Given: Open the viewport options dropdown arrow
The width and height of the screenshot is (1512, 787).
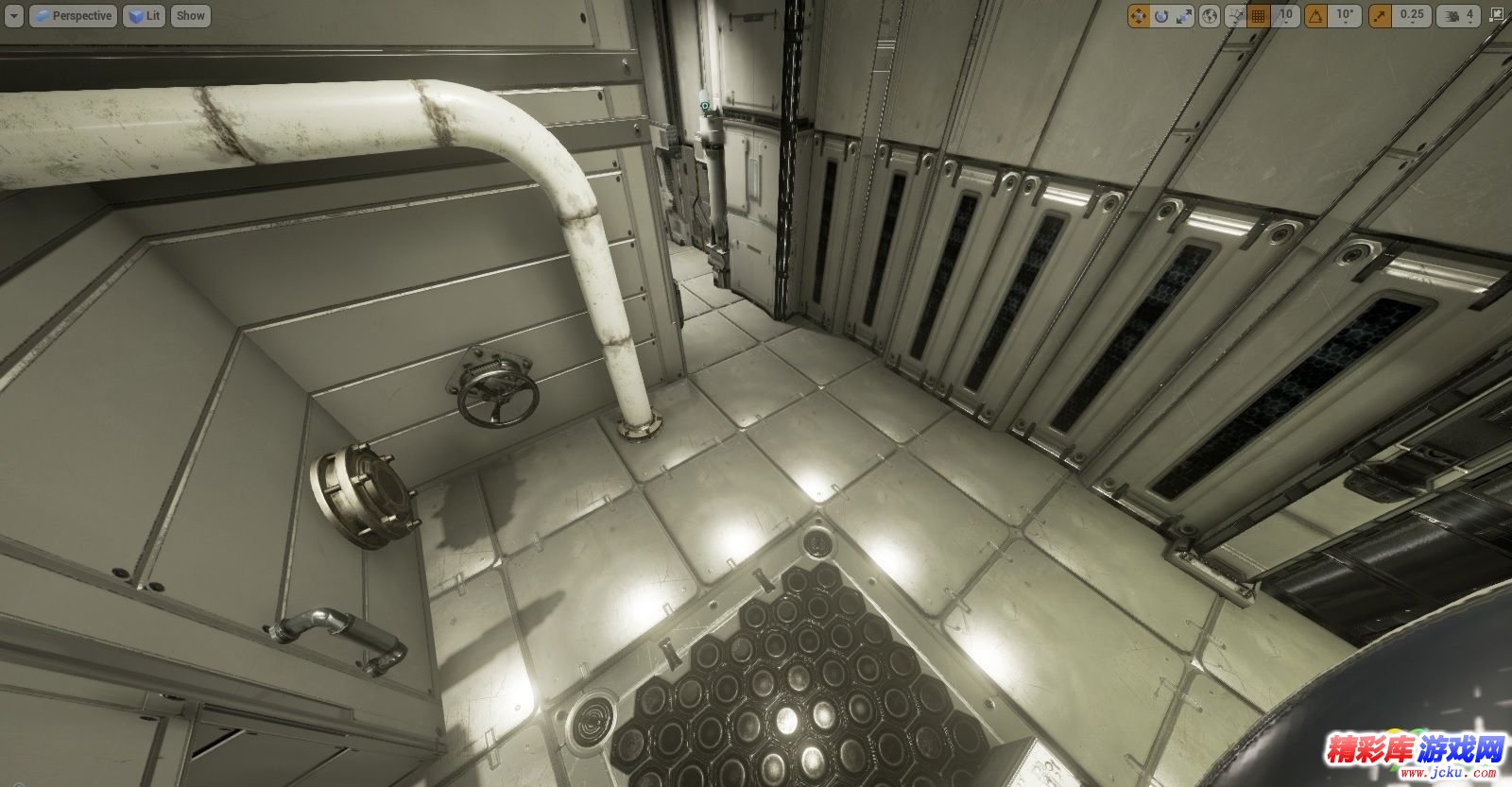Looking at the screenshot, I should [x=13, y=16].
